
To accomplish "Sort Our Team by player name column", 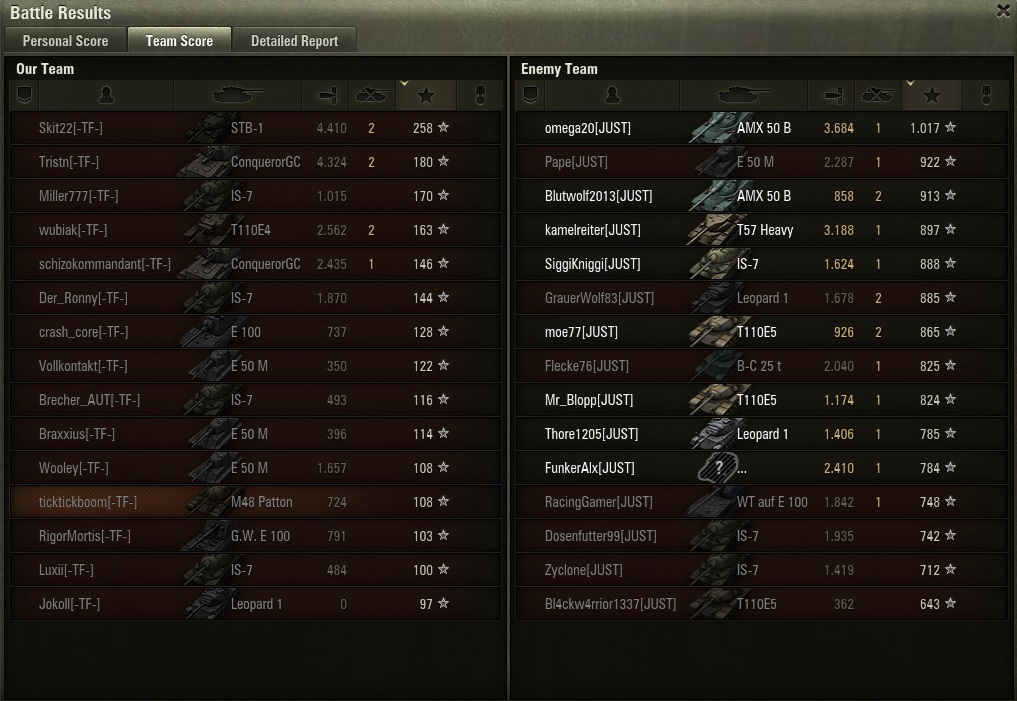I will tap(107, 95).
